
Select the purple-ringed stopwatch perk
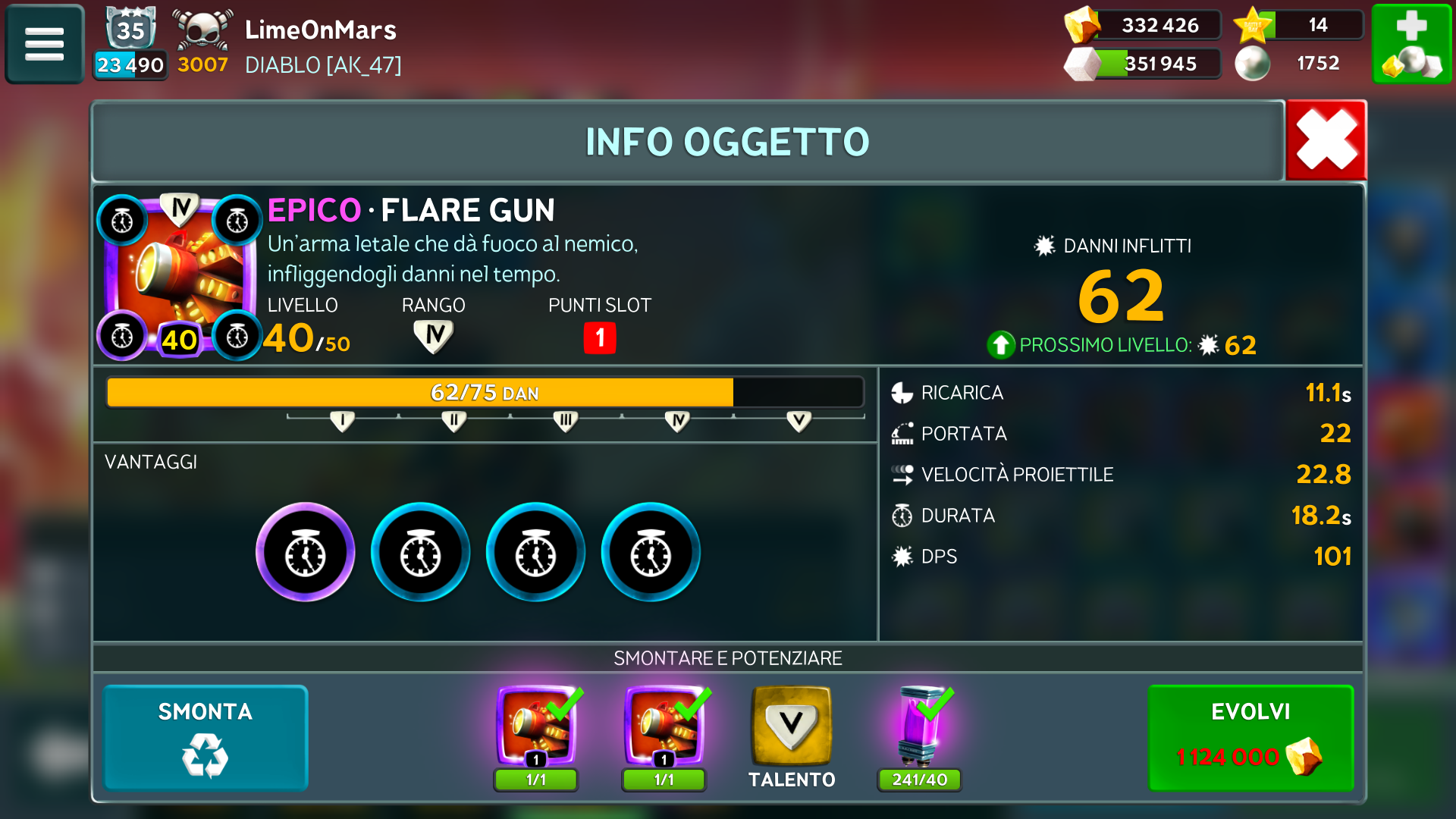coord(306,552)
